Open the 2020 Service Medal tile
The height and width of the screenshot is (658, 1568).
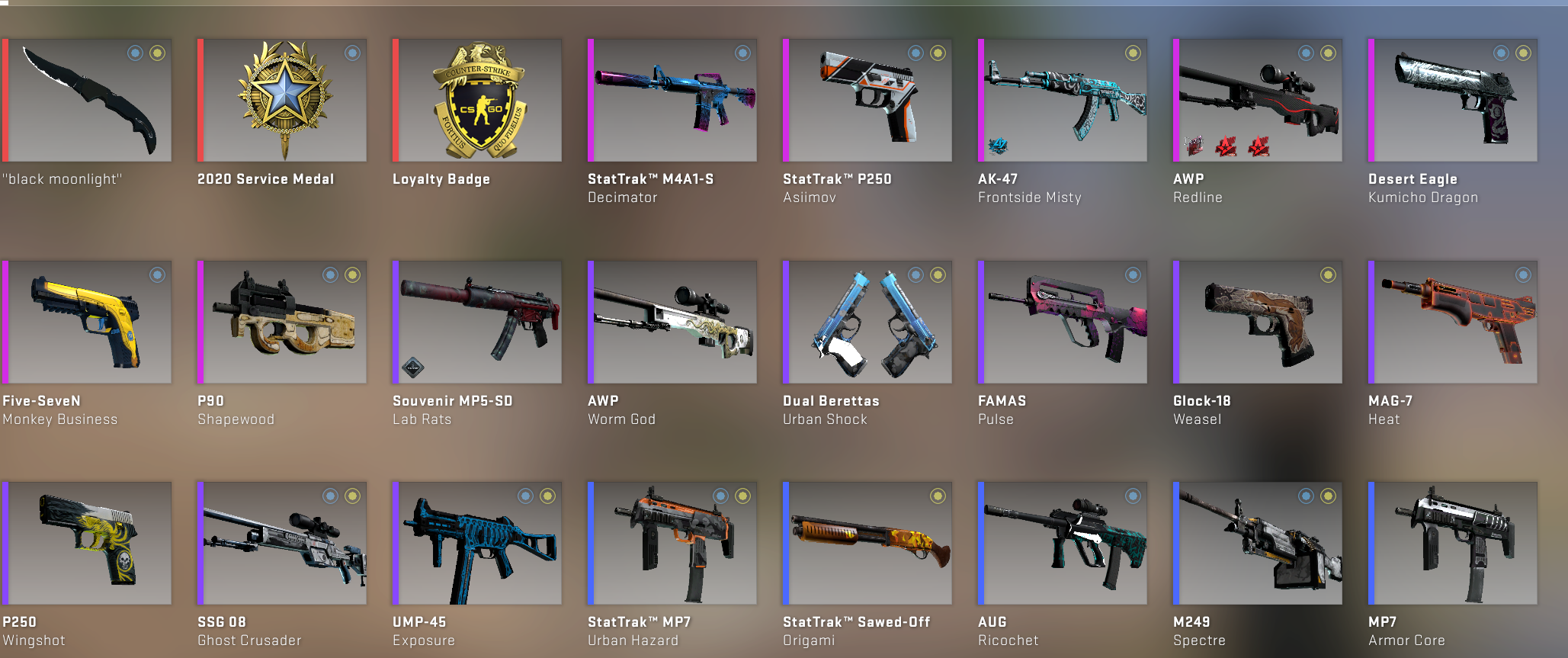[282, 101]
